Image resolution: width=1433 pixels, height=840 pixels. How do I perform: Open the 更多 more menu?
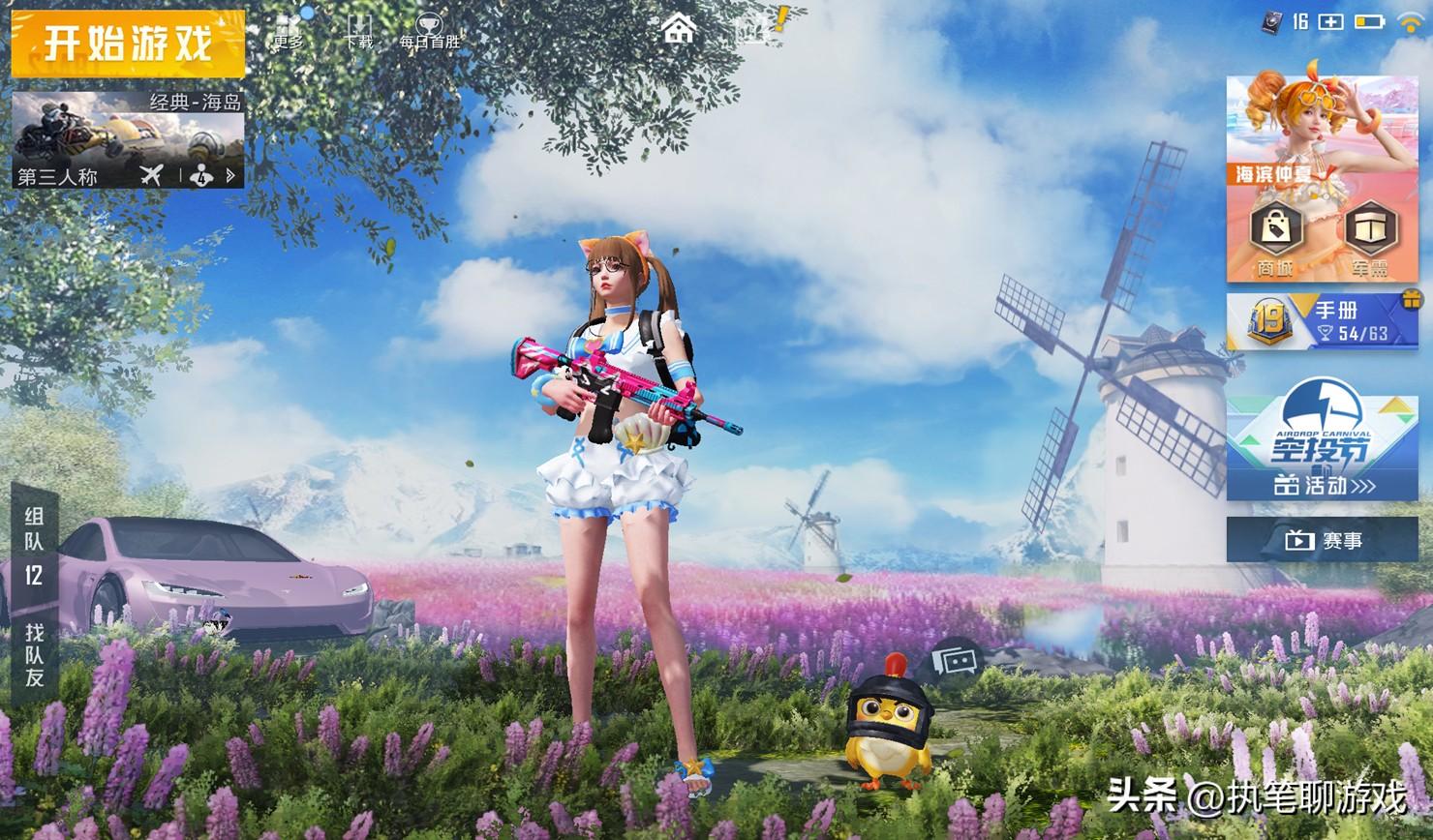tap(288, 30)
